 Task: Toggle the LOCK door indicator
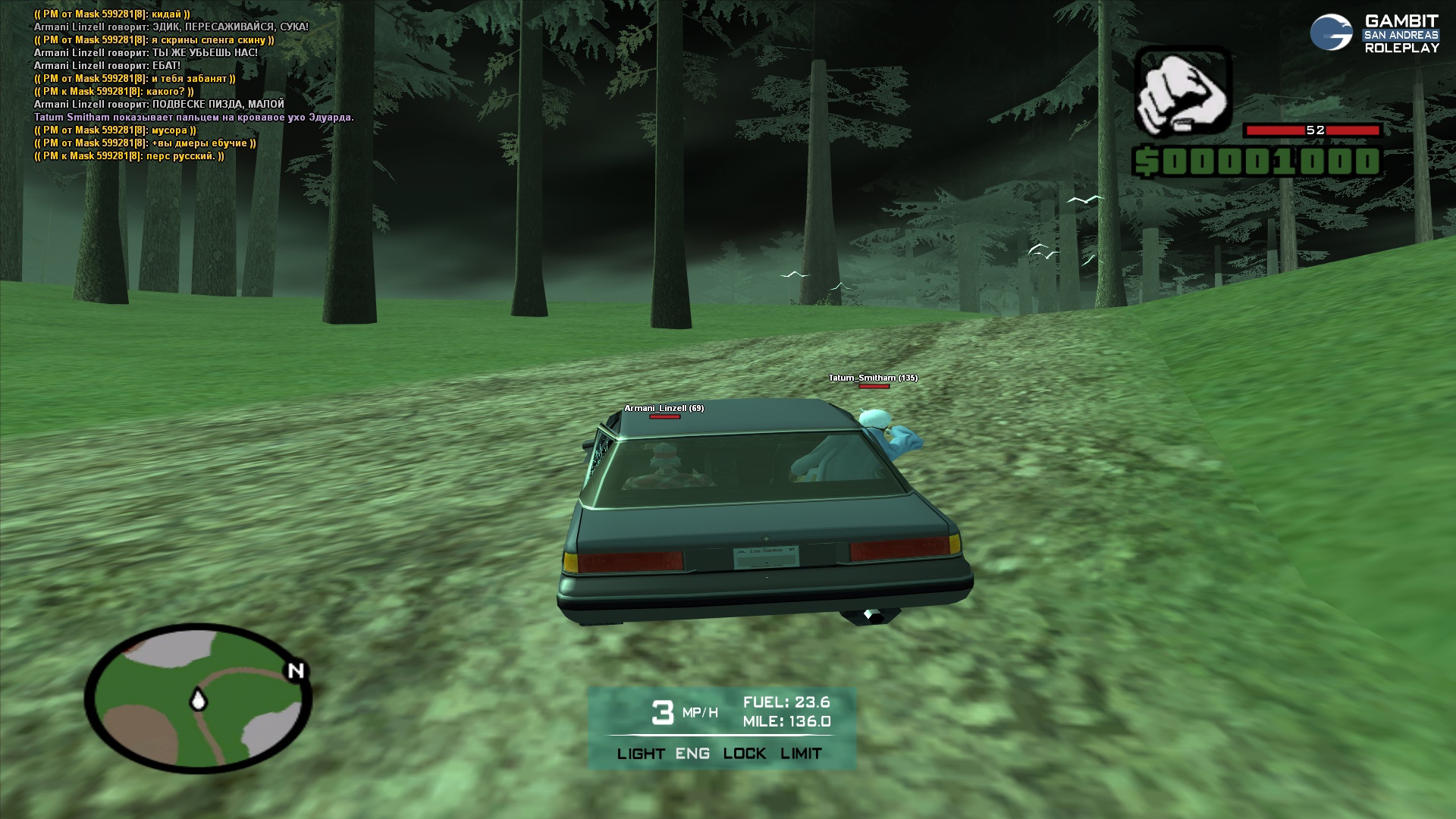[744, 754]
